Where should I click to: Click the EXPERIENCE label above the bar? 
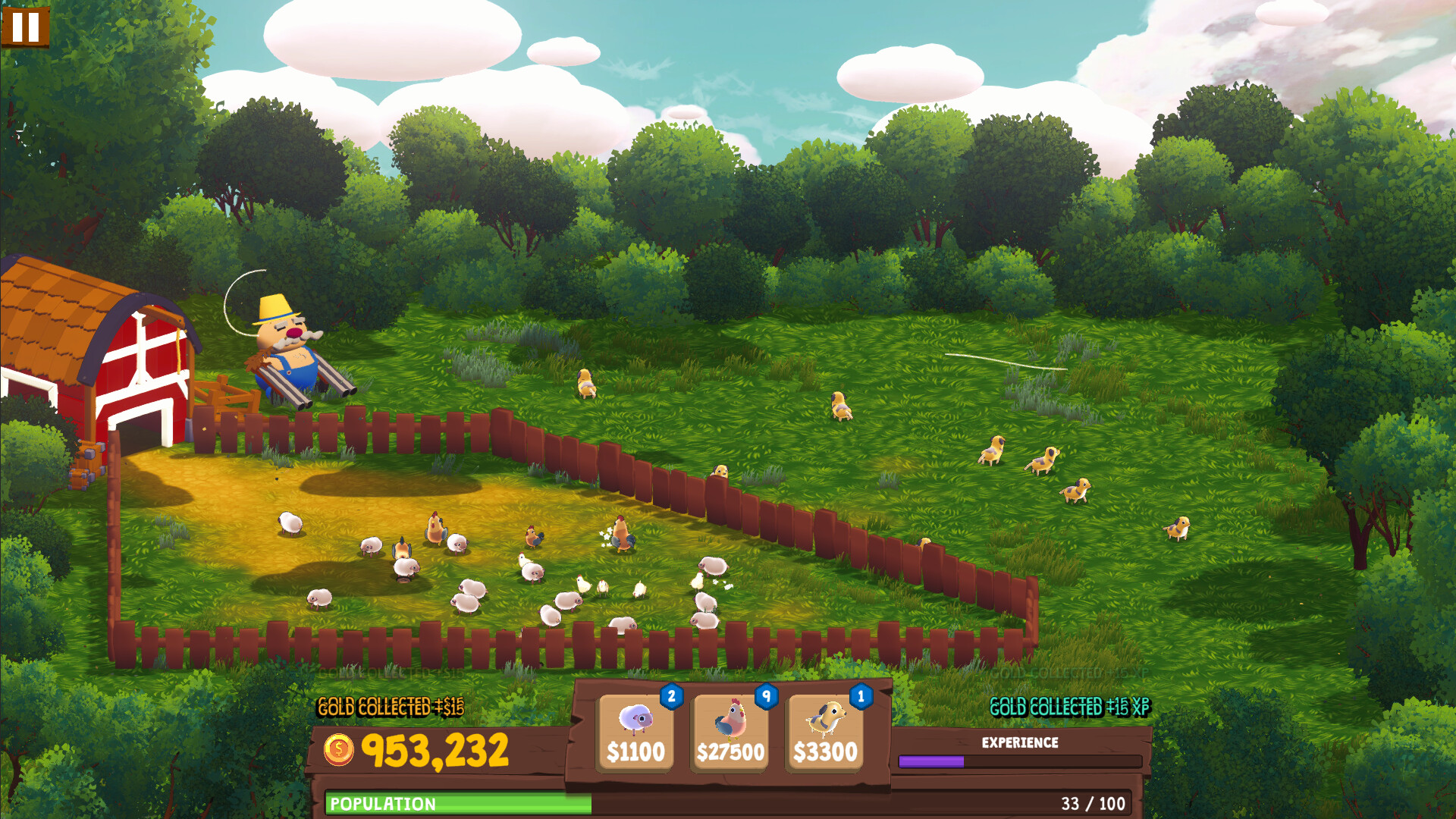click(x=1020, y=742)
